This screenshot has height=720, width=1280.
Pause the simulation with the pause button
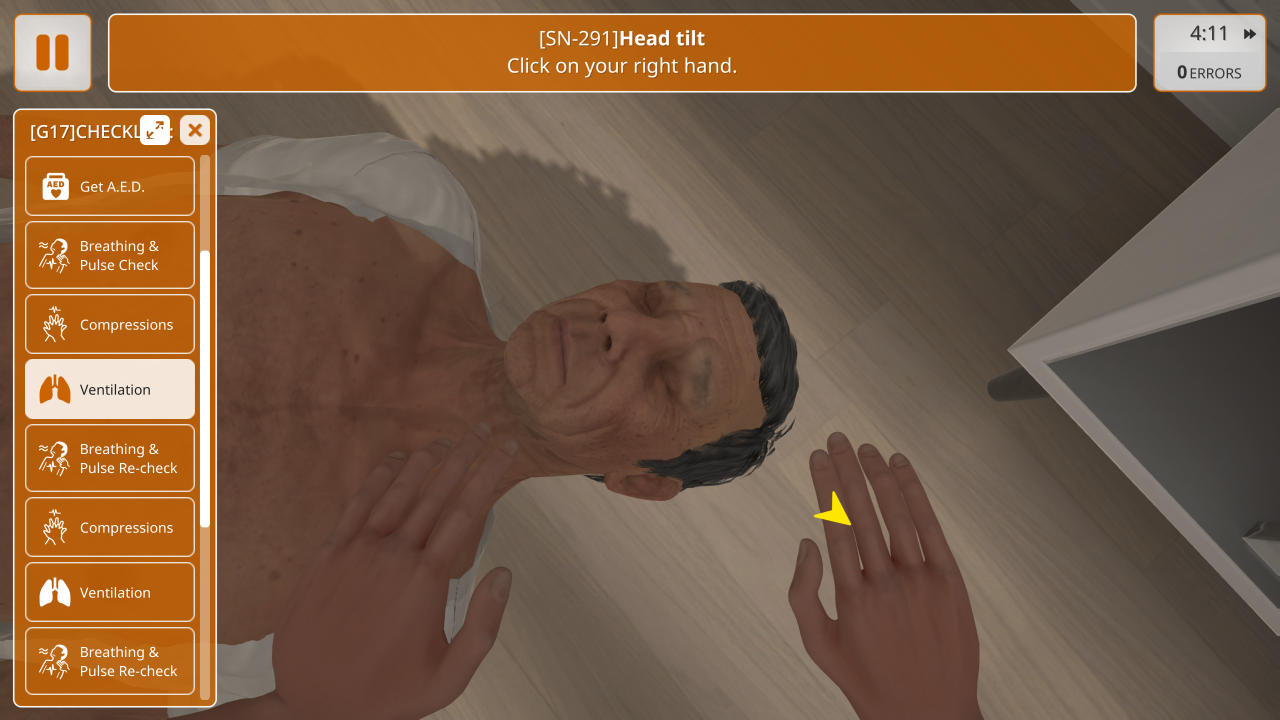[x=53, y=53]
